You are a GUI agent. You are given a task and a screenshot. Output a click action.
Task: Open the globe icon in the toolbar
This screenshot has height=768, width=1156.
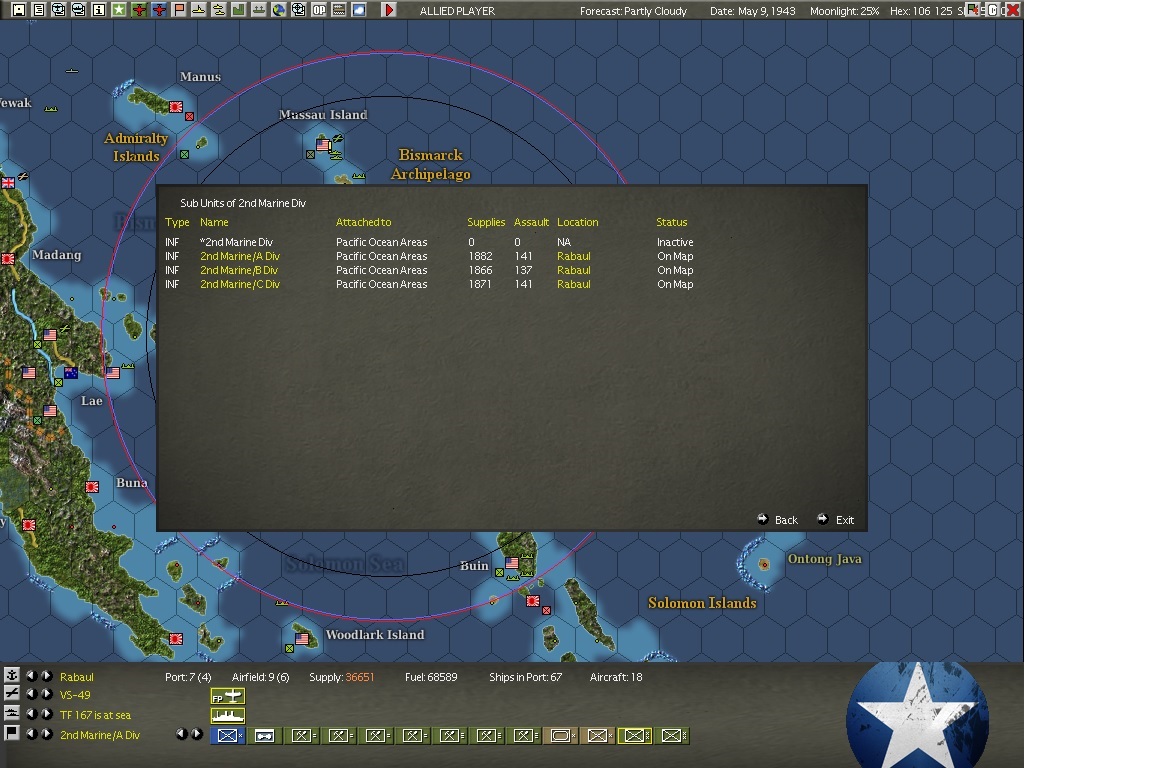point(279,10)
